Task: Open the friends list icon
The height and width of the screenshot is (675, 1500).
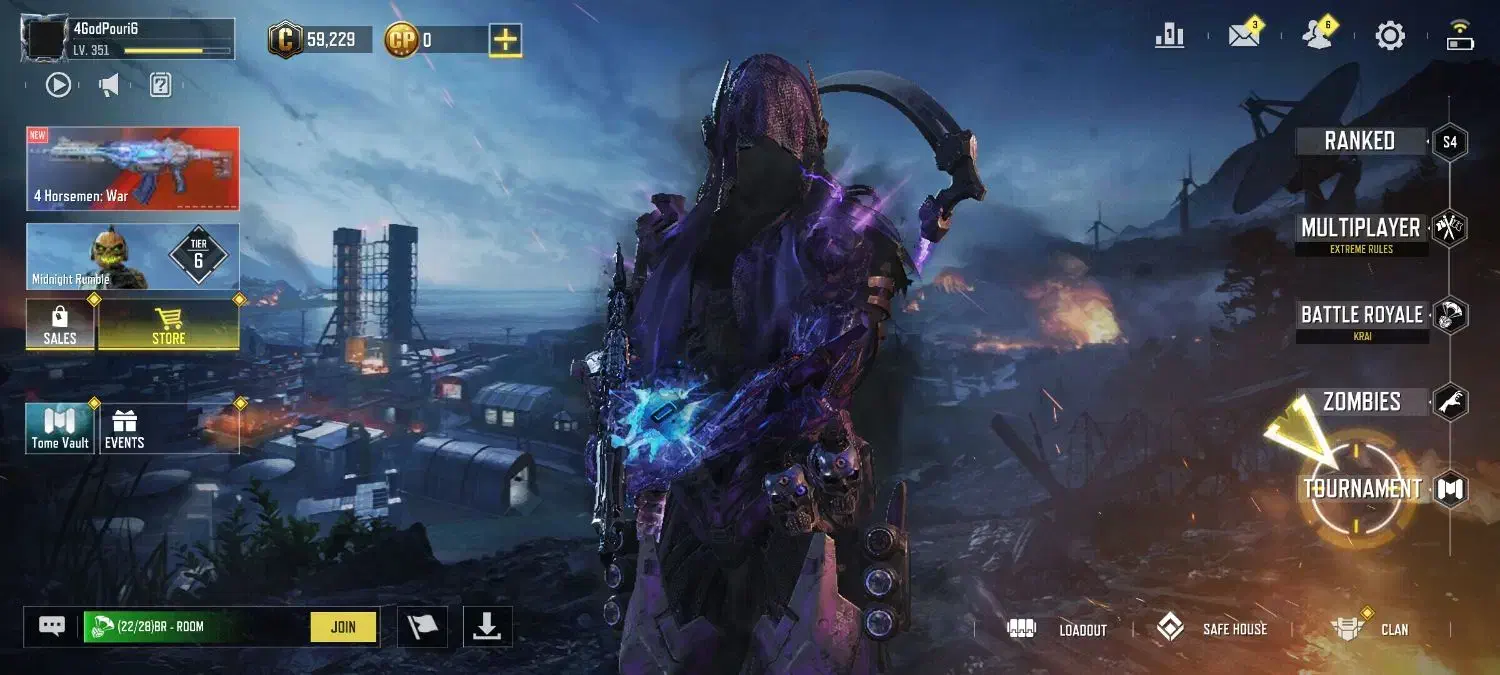Action: tap(1317, 37)
